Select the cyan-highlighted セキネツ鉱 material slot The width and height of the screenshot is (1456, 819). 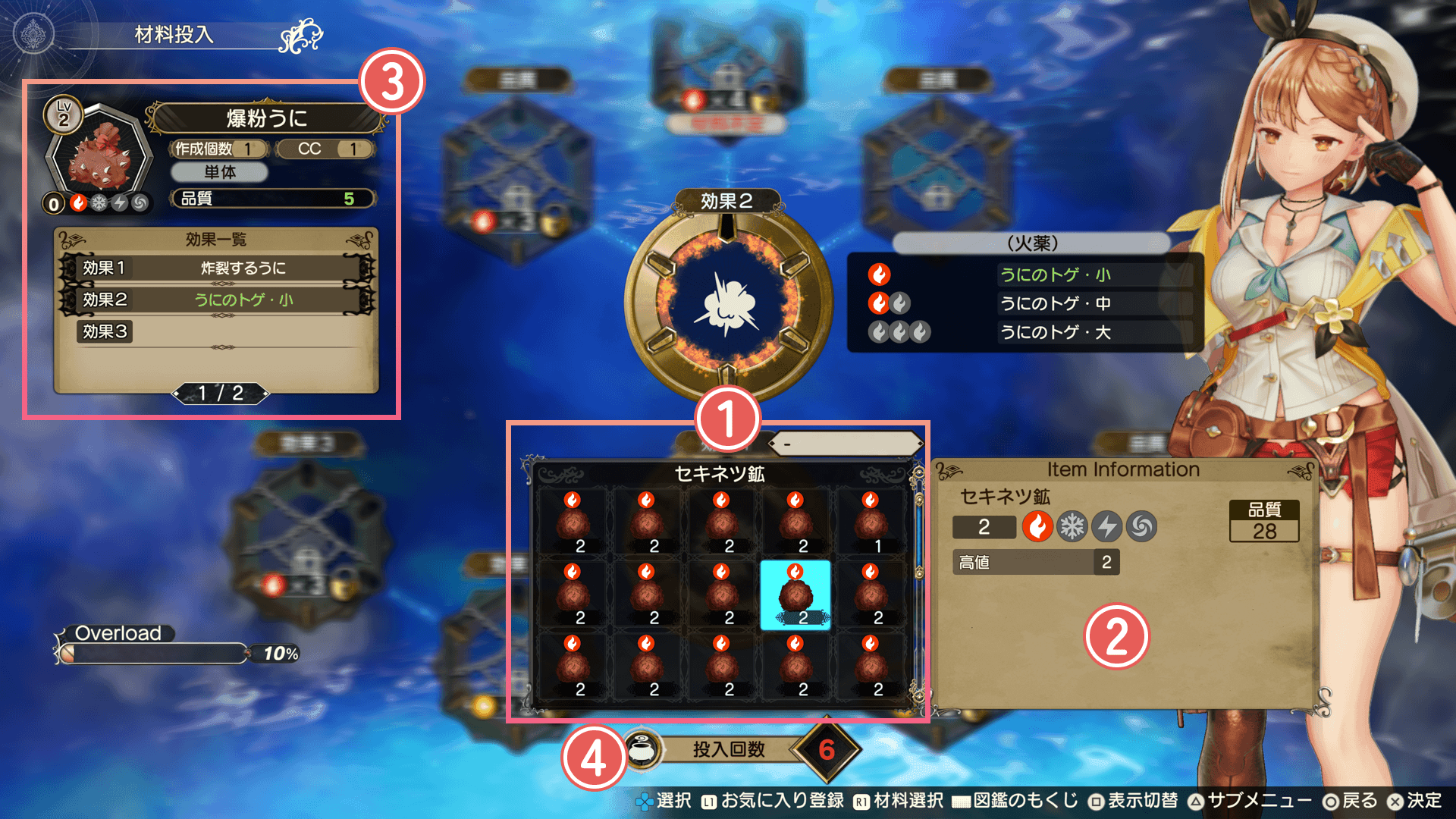(795, 595)
